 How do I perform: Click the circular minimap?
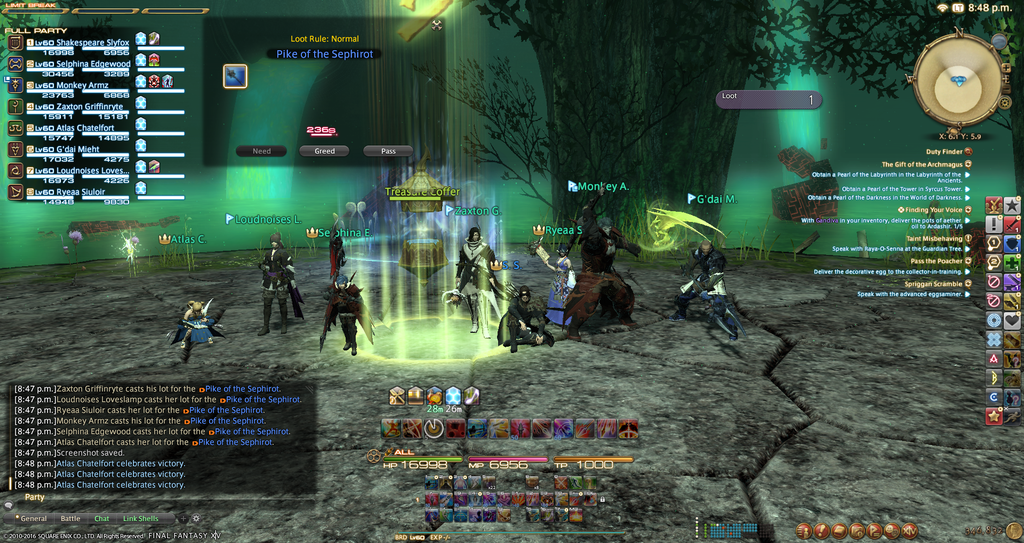point(957,80)
